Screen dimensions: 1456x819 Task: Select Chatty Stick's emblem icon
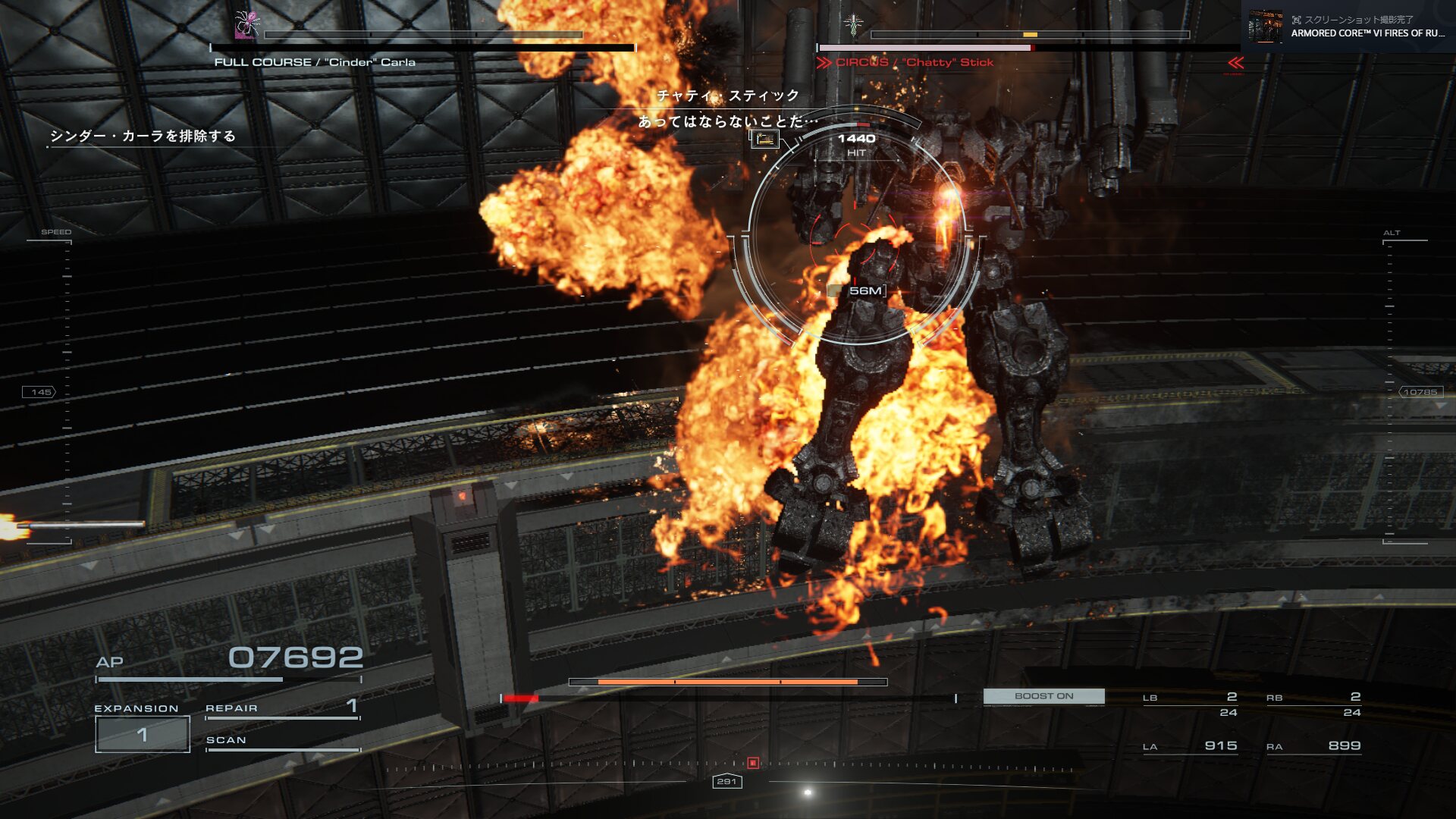coord(854,24)
